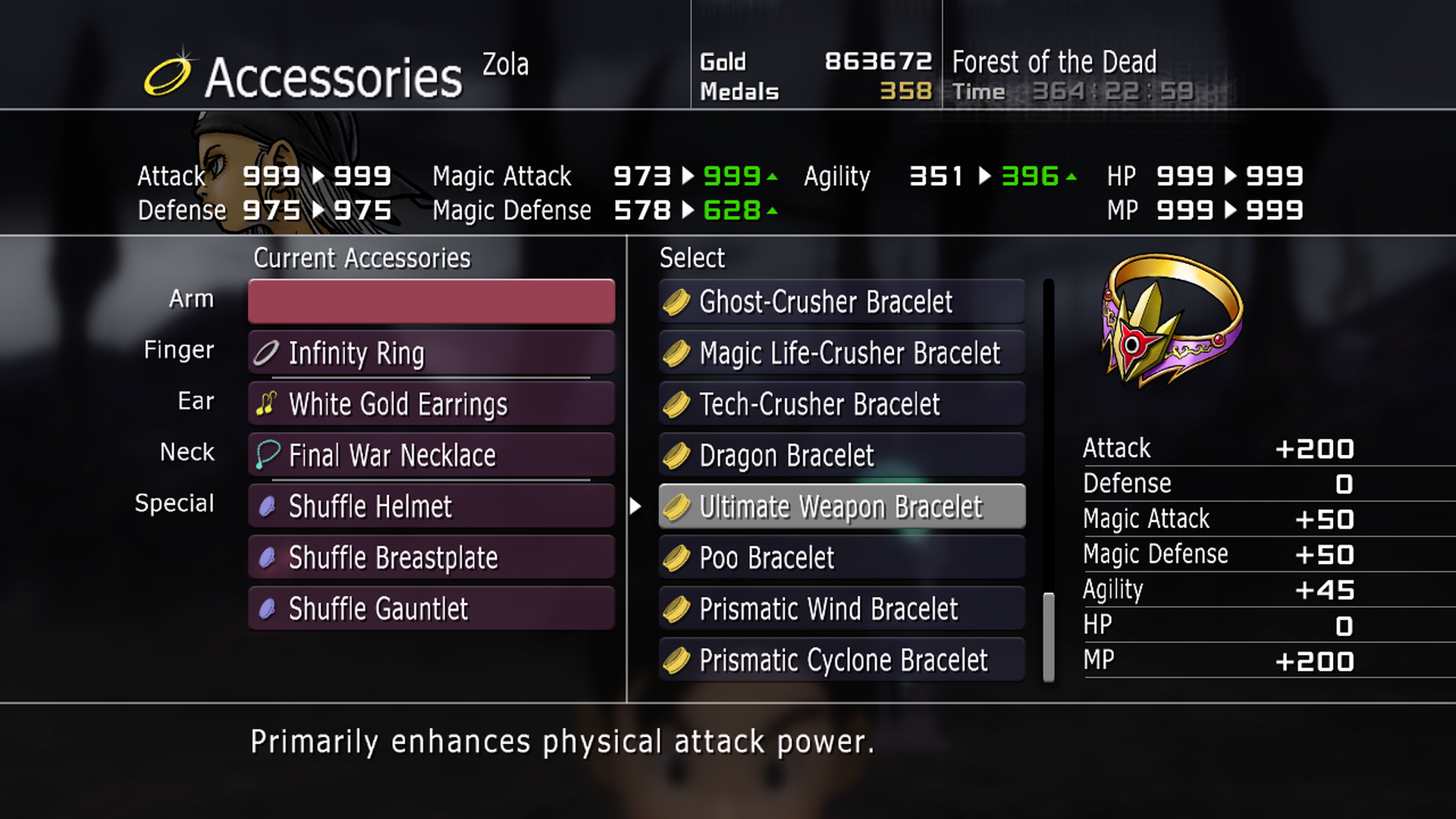Select the Shuffle Gauntlet slot
1456x819 pixels.
pos(431,609)
